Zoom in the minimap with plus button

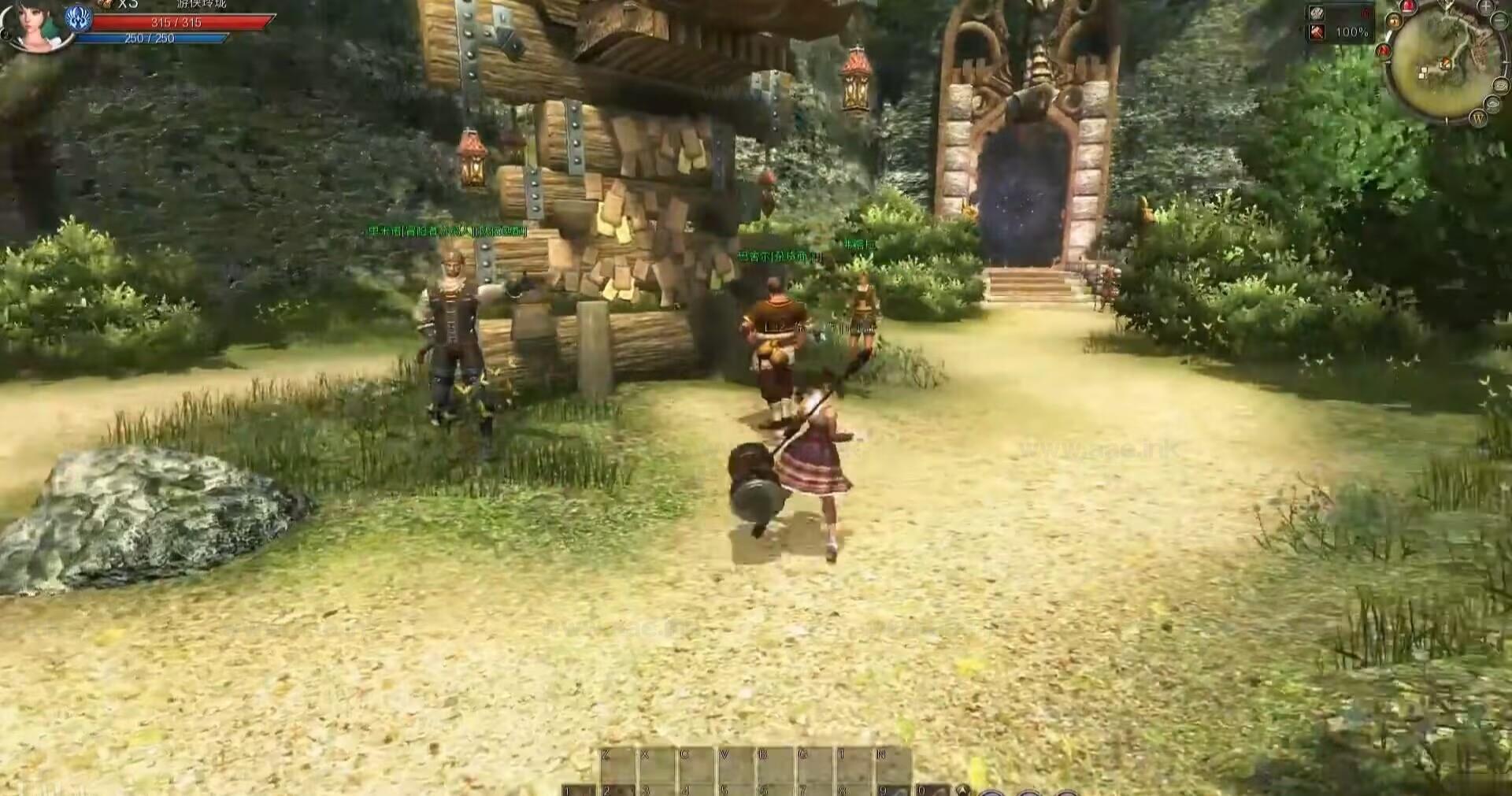coord(1485,7)
